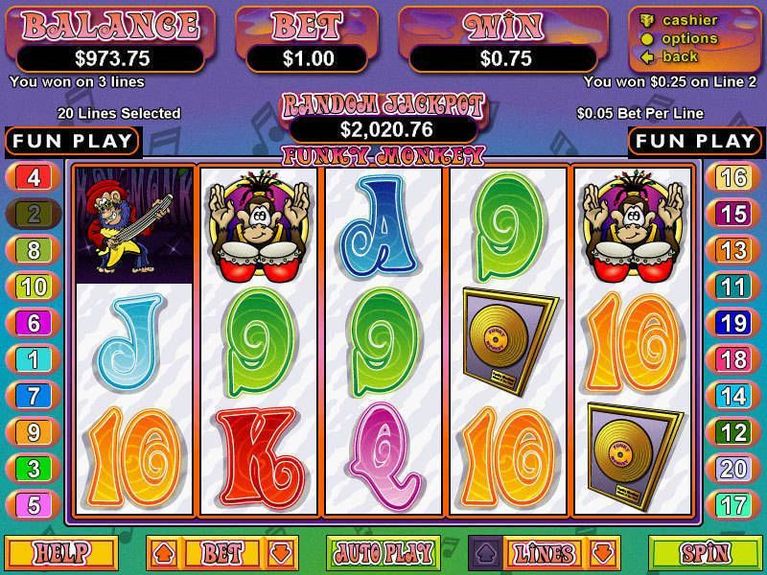Activate payline 5 button
The width and height of the screenshot is (767, 575).
tap(33, 505)
